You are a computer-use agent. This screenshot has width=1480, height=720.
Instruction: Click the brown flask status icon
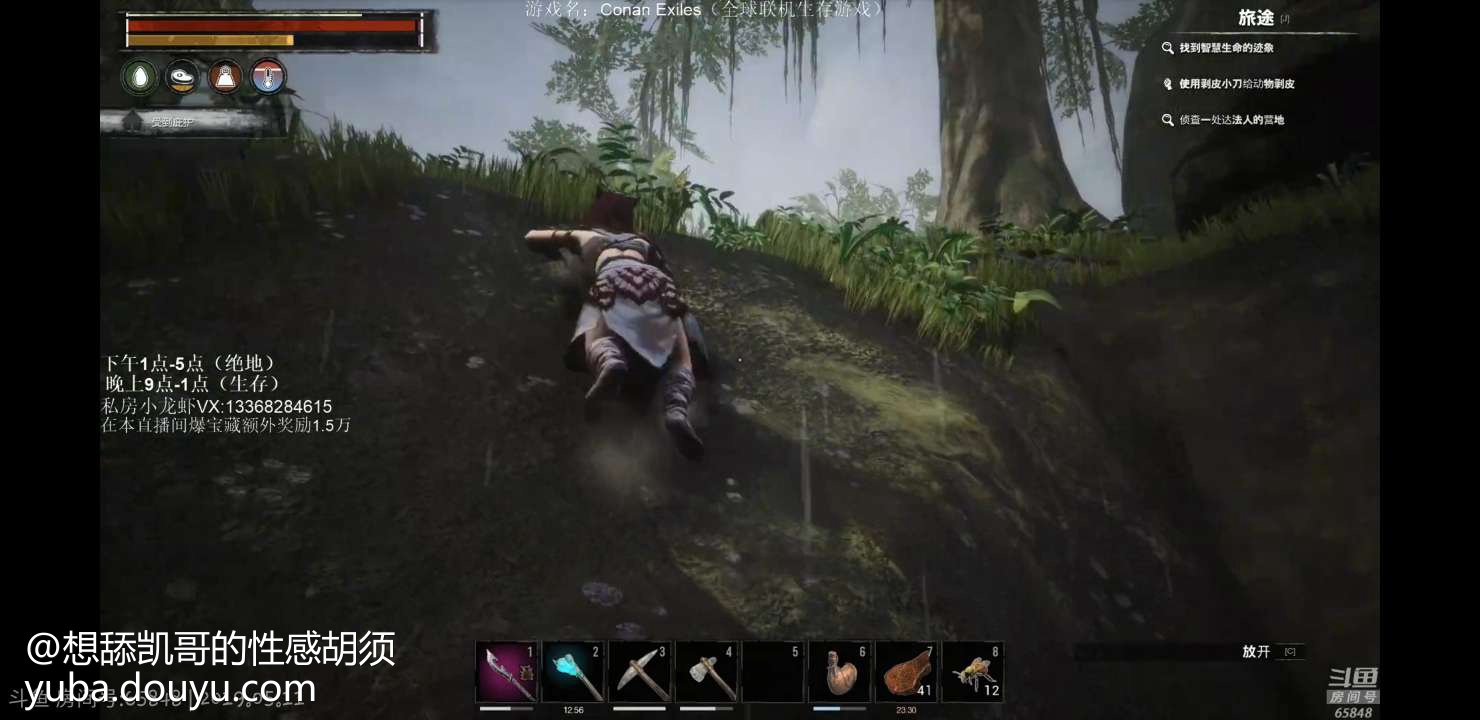(x=225, y=77)
